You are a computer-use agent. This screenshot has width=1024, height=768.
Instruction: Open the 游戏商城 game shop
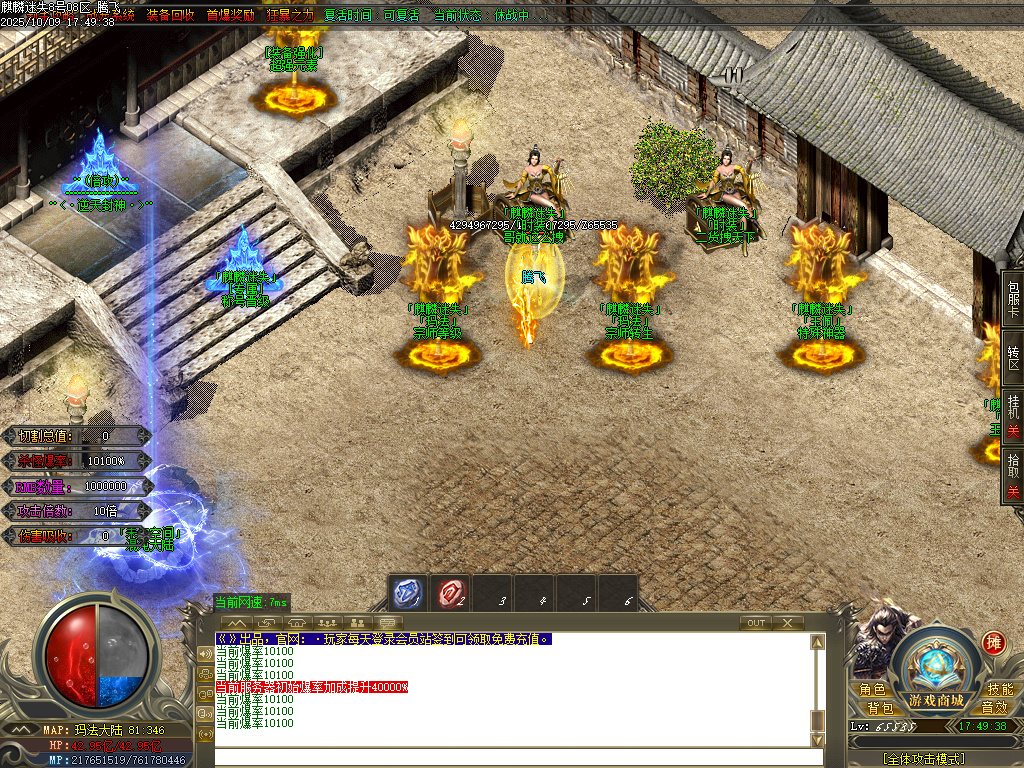[937, 699]
